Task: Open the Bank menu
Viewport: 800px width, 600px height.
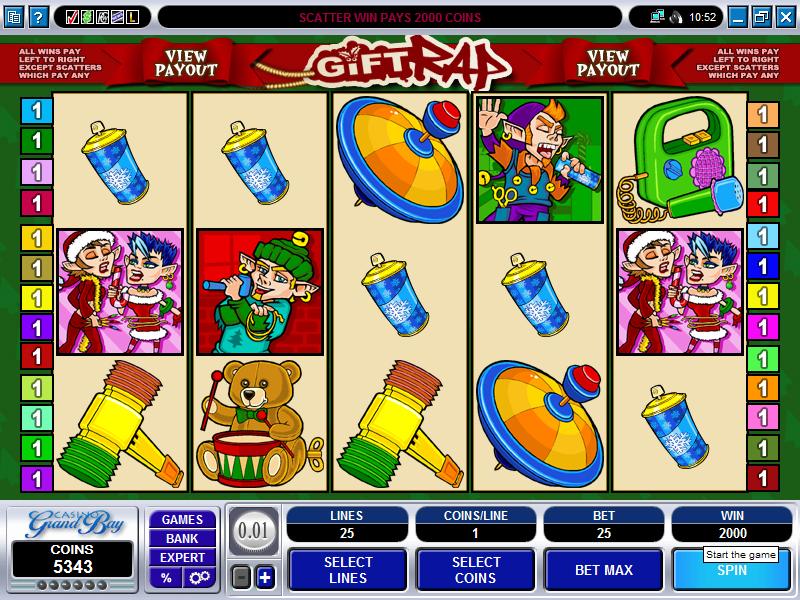Action: click(x=182, y=539)
